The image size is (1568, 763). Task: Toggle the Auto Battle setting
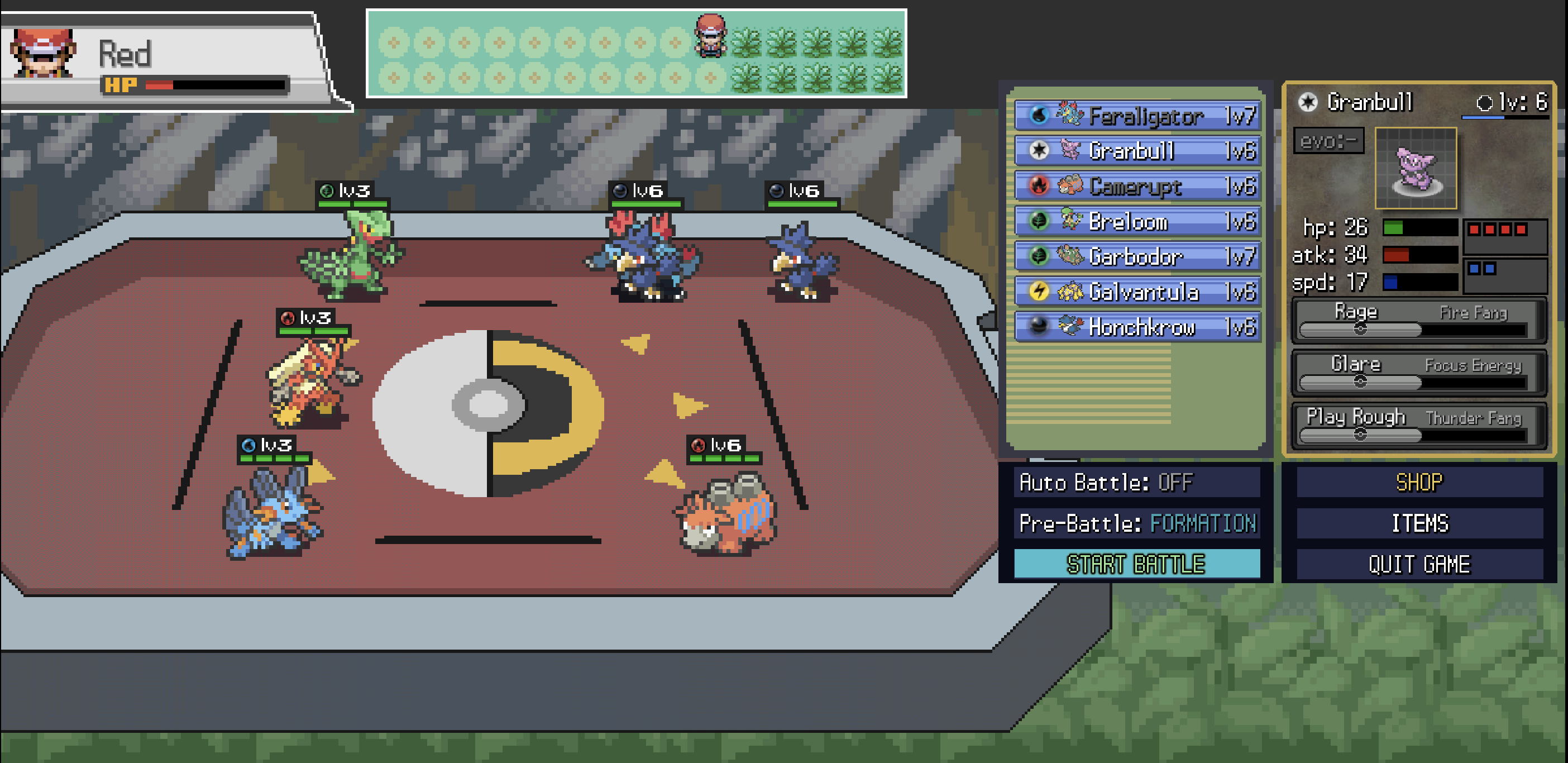click(1136, 482)
